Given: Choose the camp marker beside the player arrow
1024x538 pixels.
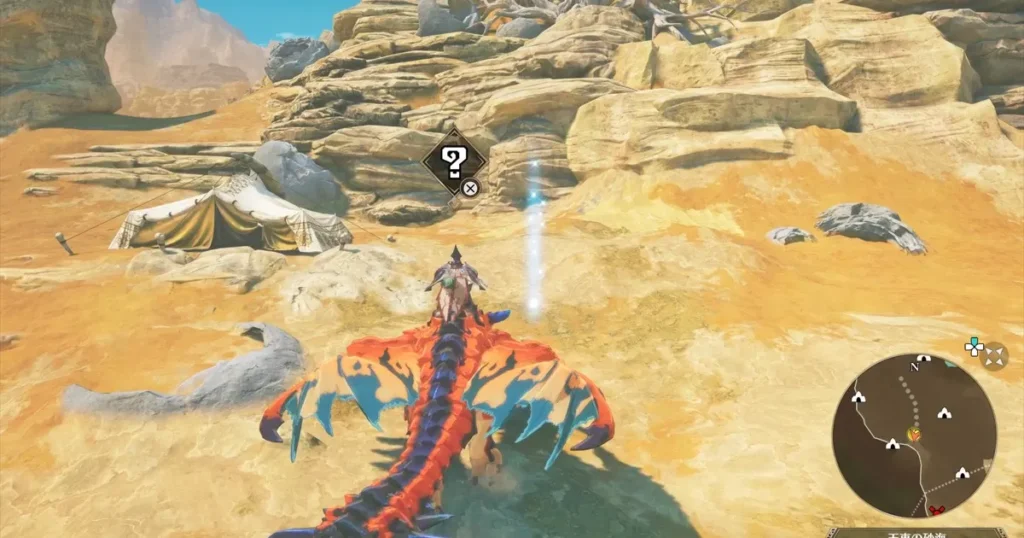Looking at the screenshot, I should (x=891, y=444).
